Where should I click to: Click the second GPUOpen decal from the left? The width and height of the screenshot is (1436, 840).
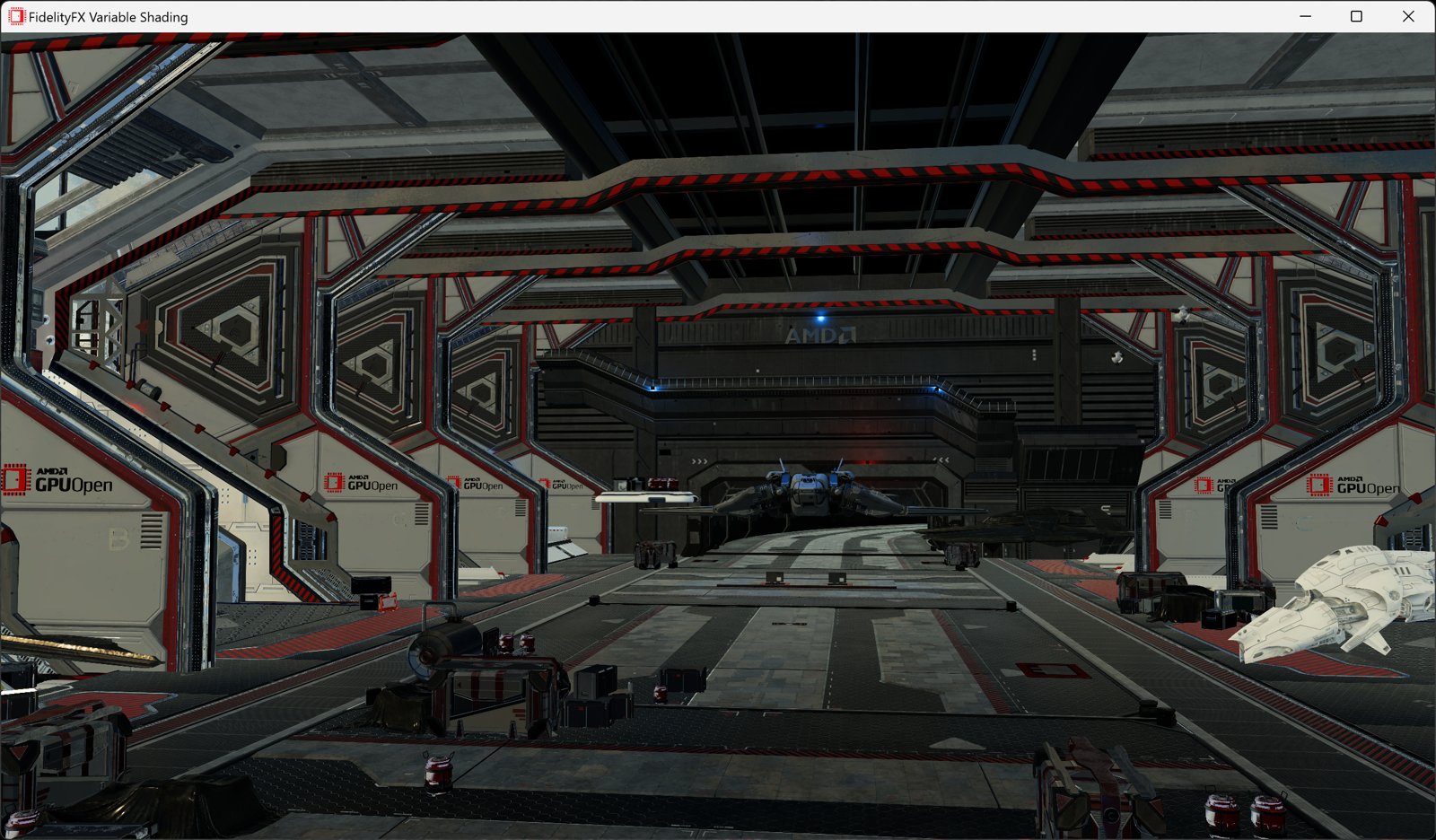point(359,482)
